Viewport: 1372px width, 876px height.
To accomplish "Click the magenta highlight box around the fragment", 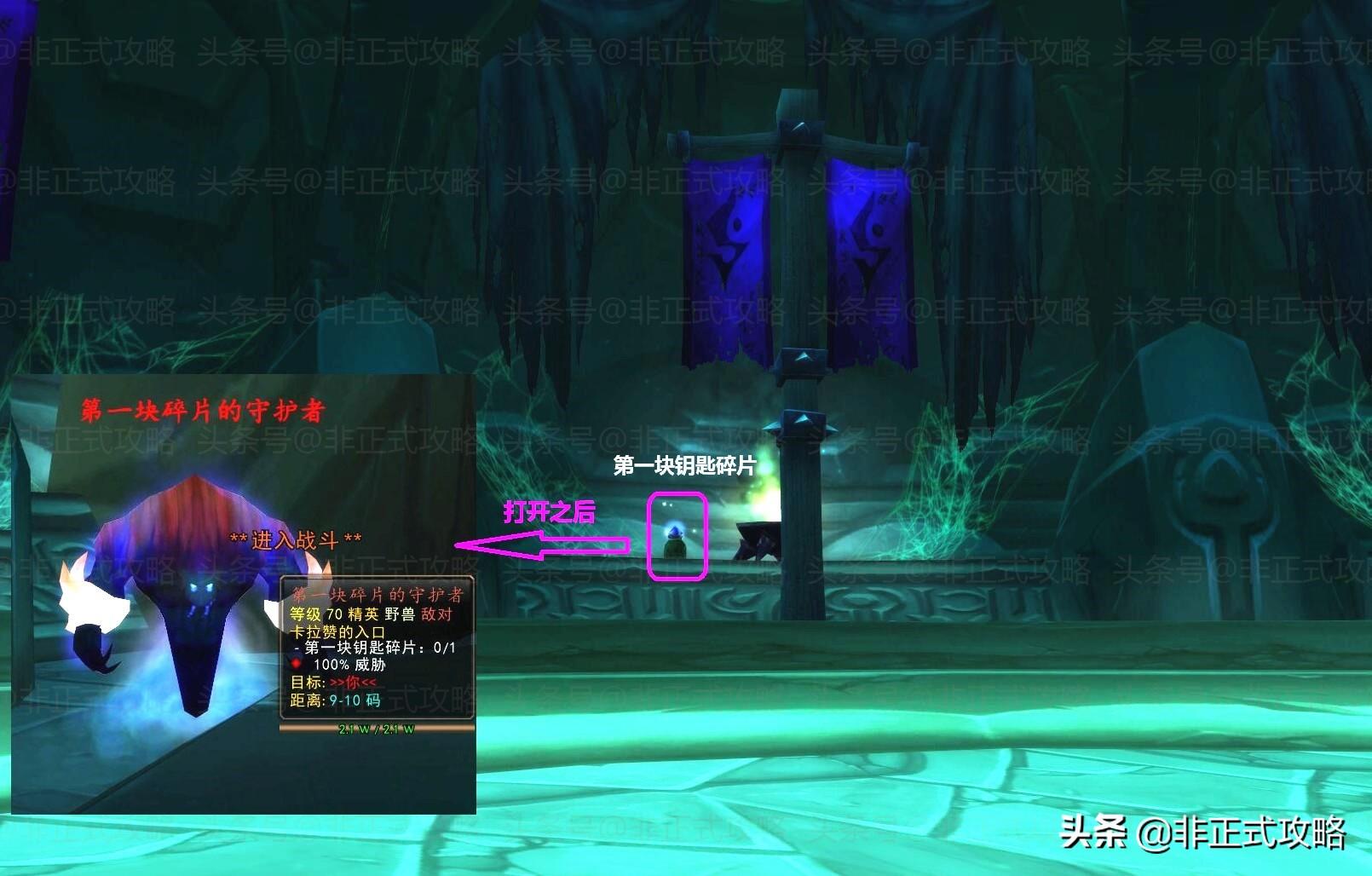I will click(x=677, y=537).
